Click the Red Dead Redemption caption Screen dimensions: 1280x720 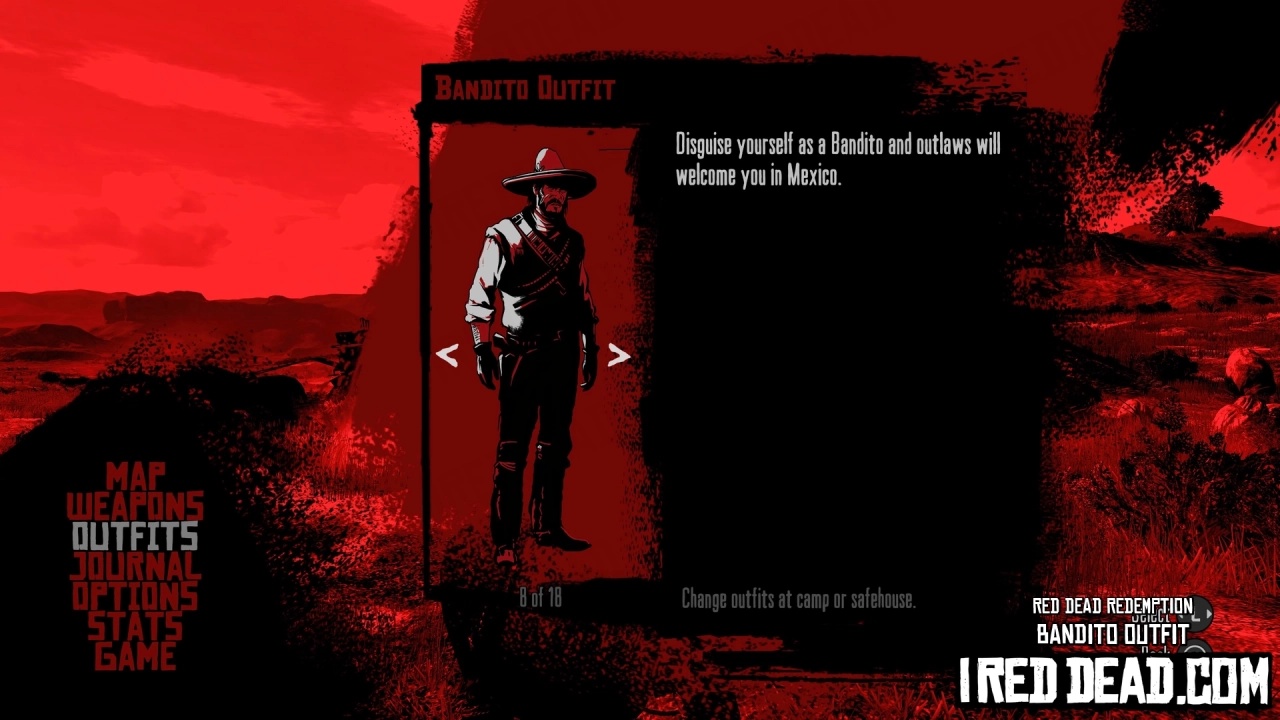[1110, 605]
